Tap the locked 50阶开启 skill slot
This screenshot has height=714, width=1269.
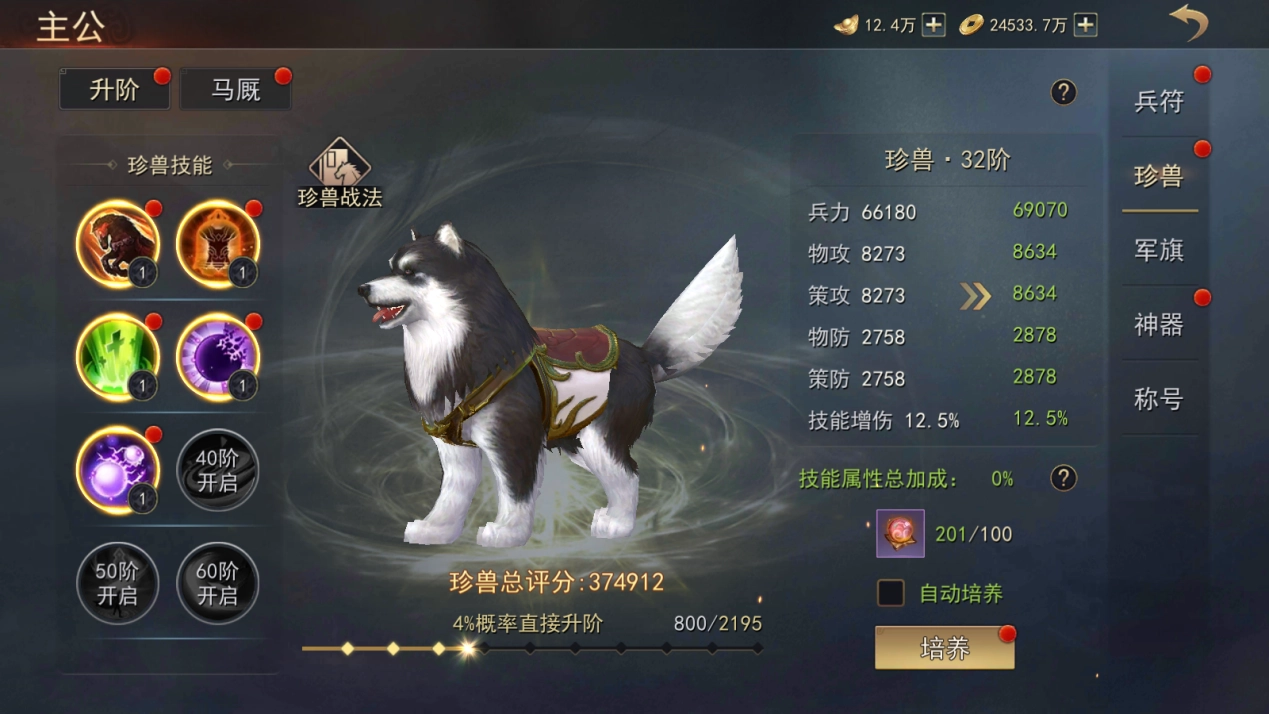click(118, 583)
